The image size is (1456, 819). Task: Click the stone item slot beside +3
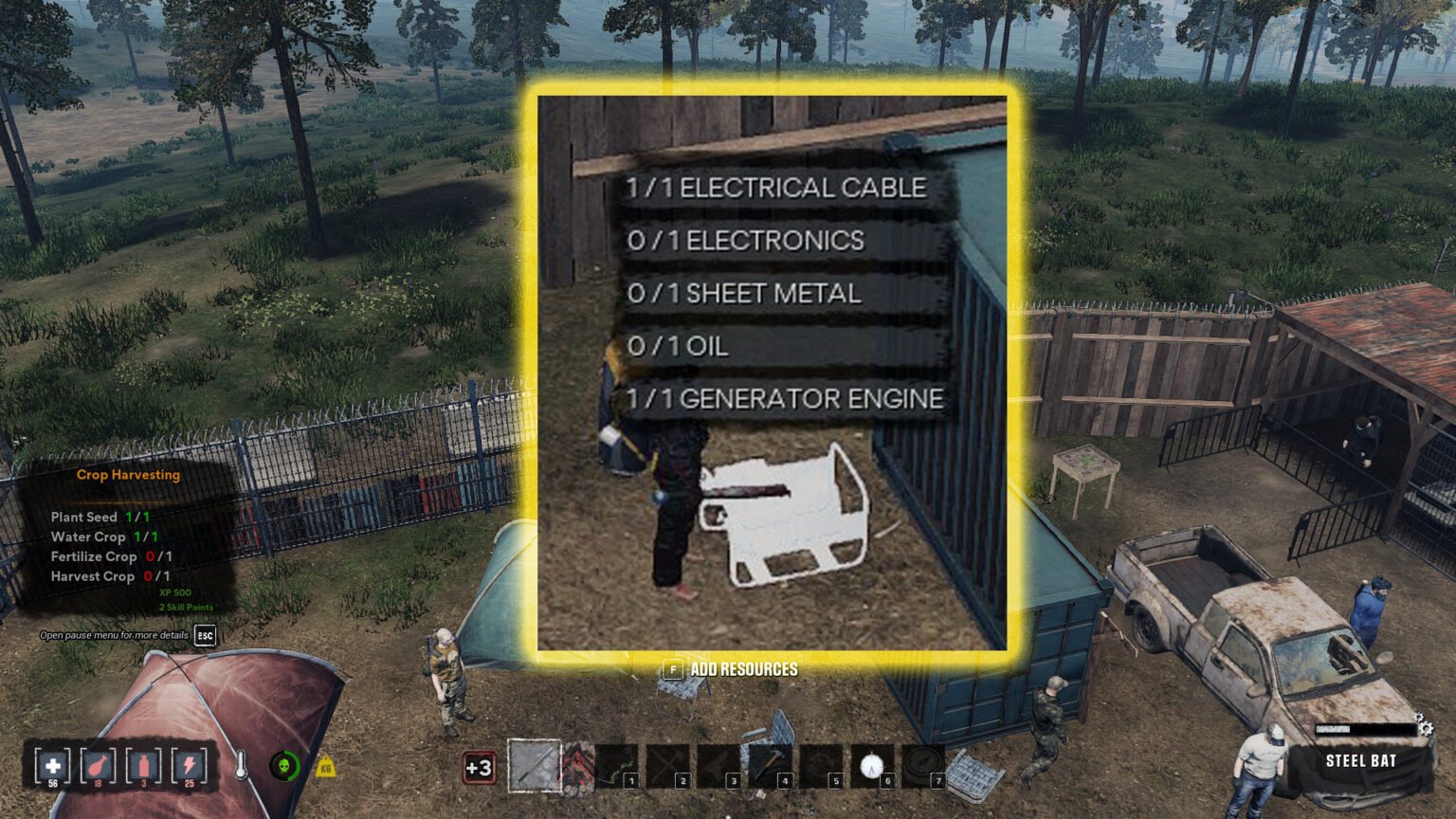click(533, 763)
